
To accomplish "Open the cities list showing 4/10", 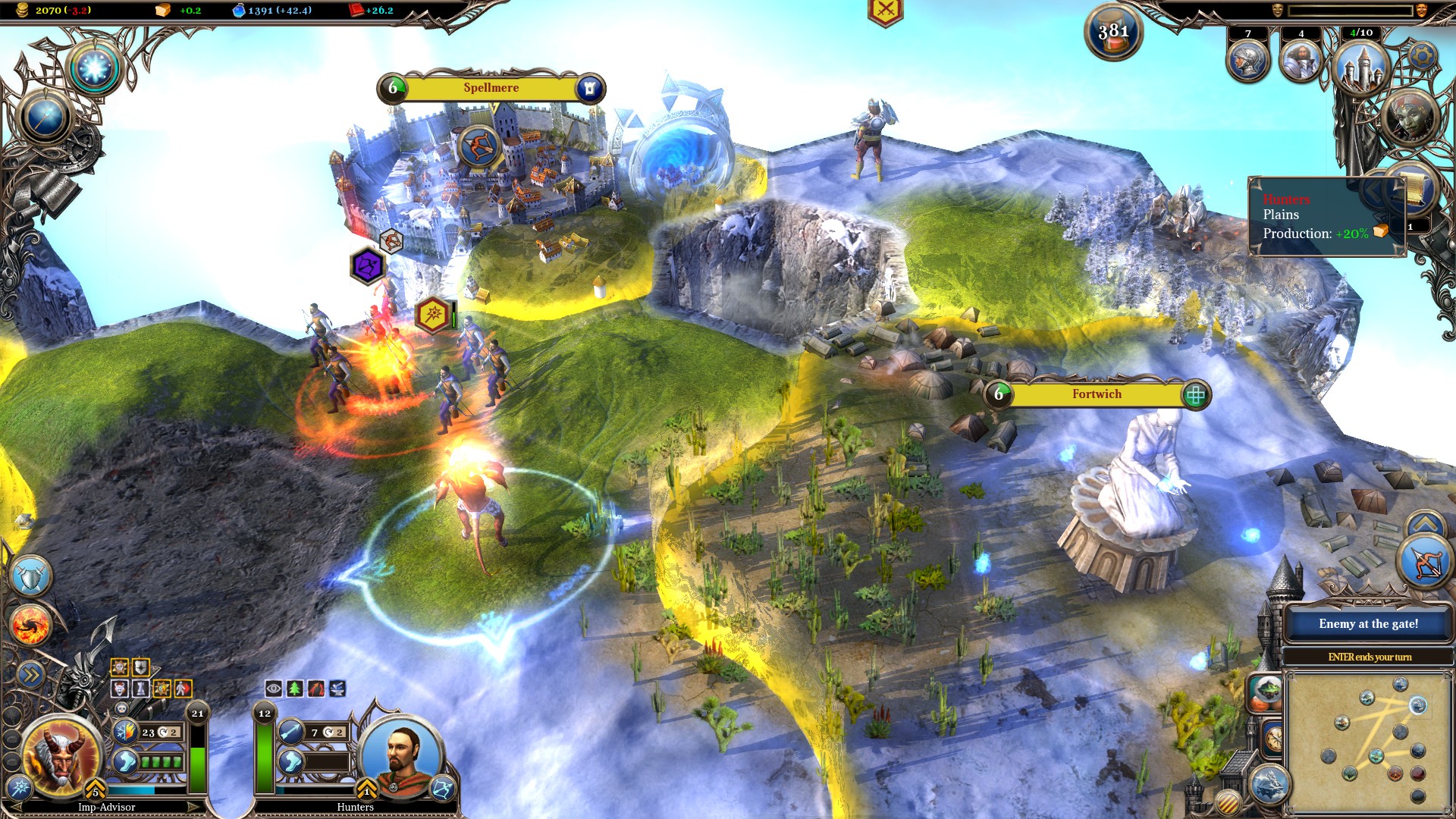I will tap(1361, 67).
